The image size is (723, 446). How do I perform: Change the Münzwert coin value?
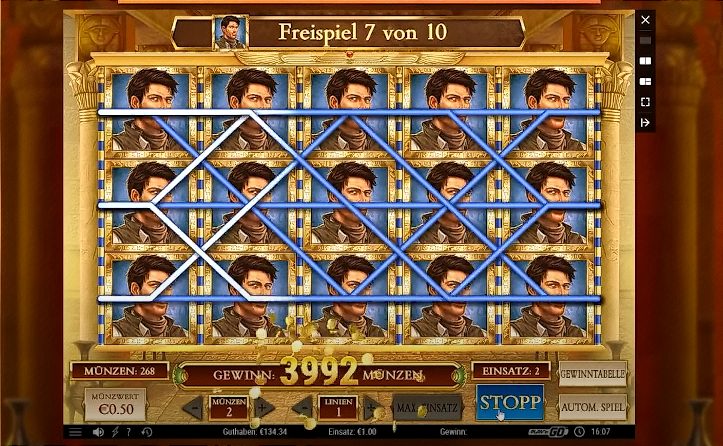[x=113, y=406]
